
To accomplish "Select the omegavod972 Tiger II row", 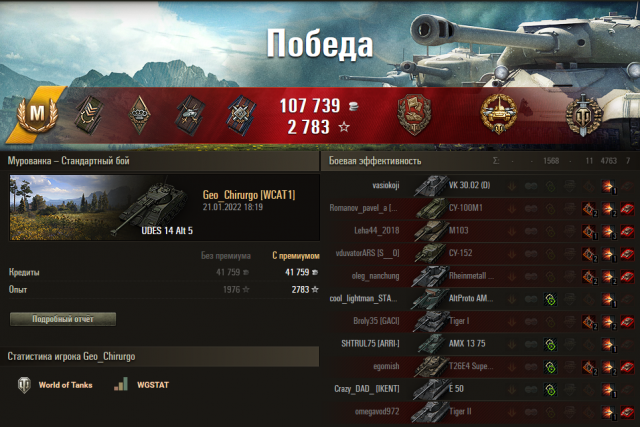I will click(x=480, y=411).
